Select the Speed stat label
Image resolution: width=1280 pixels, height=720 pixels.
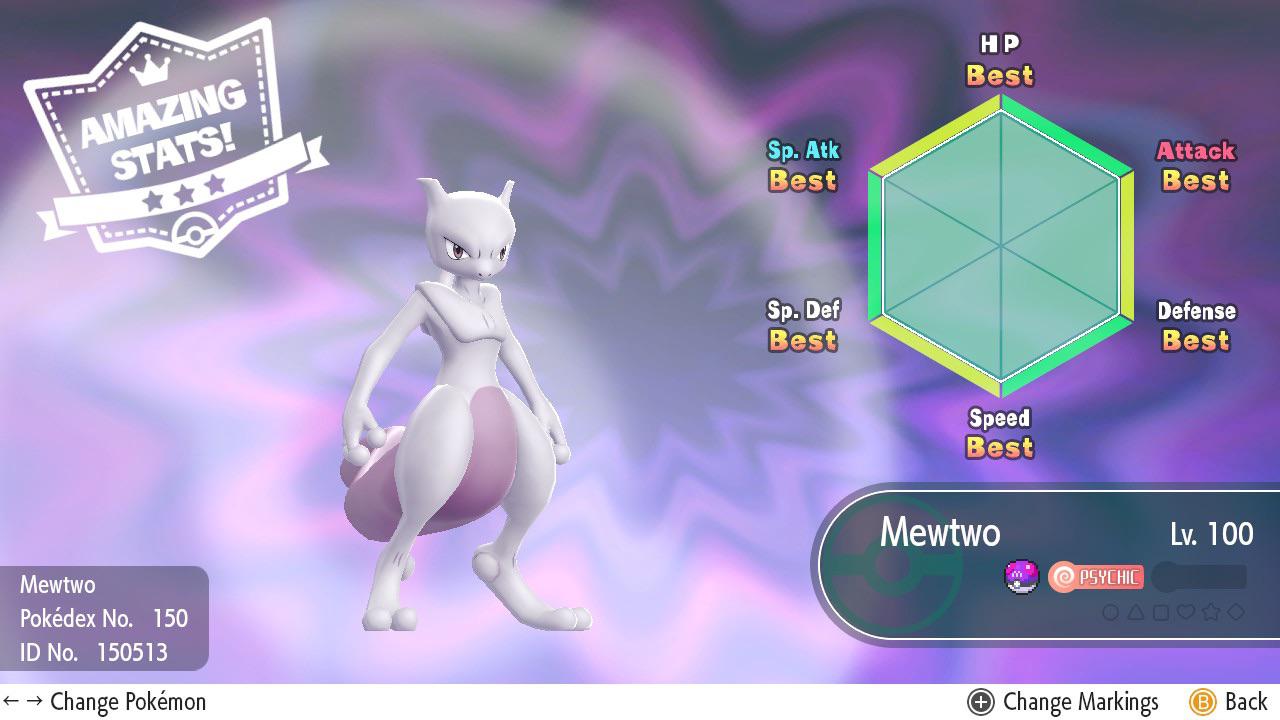(x=999, y=419)
